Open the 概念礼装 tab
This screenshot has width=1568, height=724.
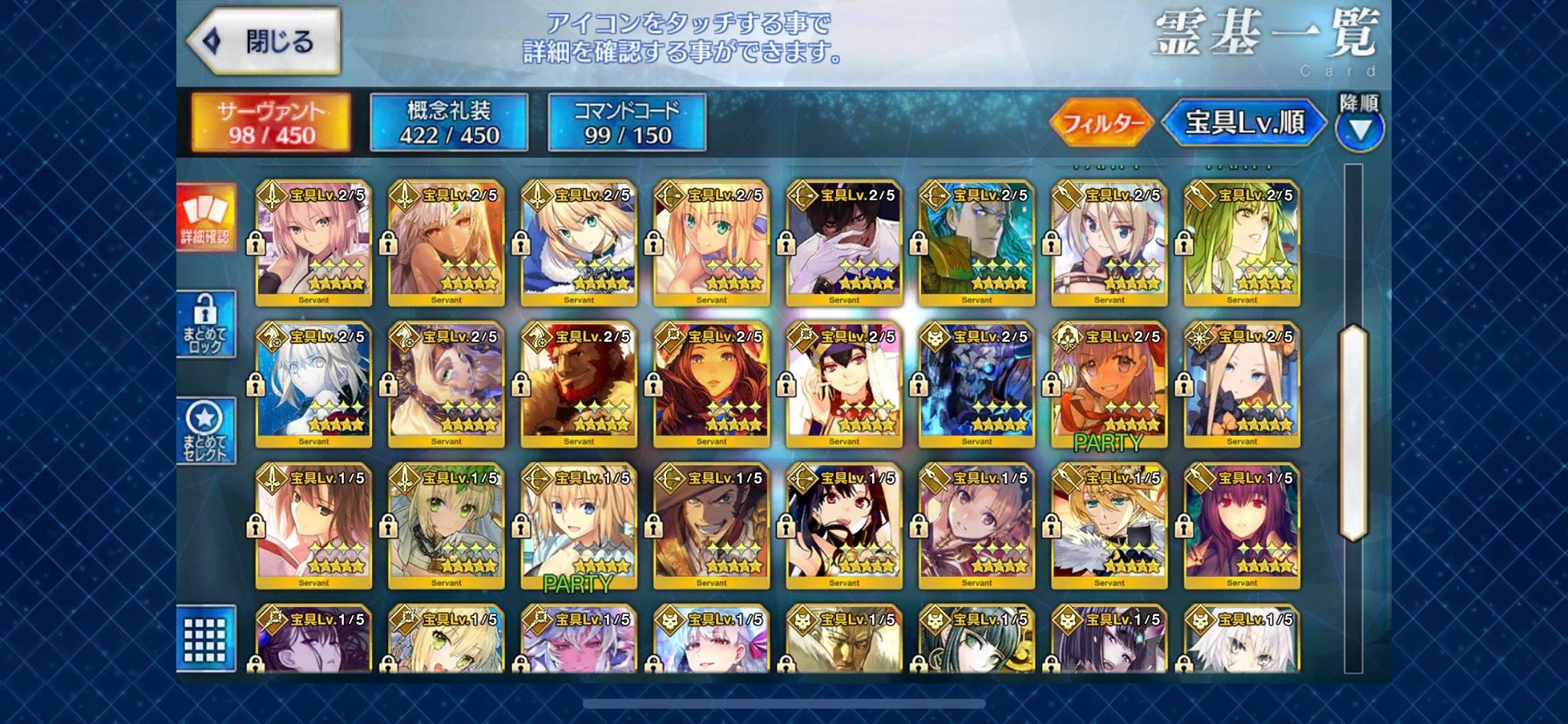pyautogui.click(x=449, y=123)
